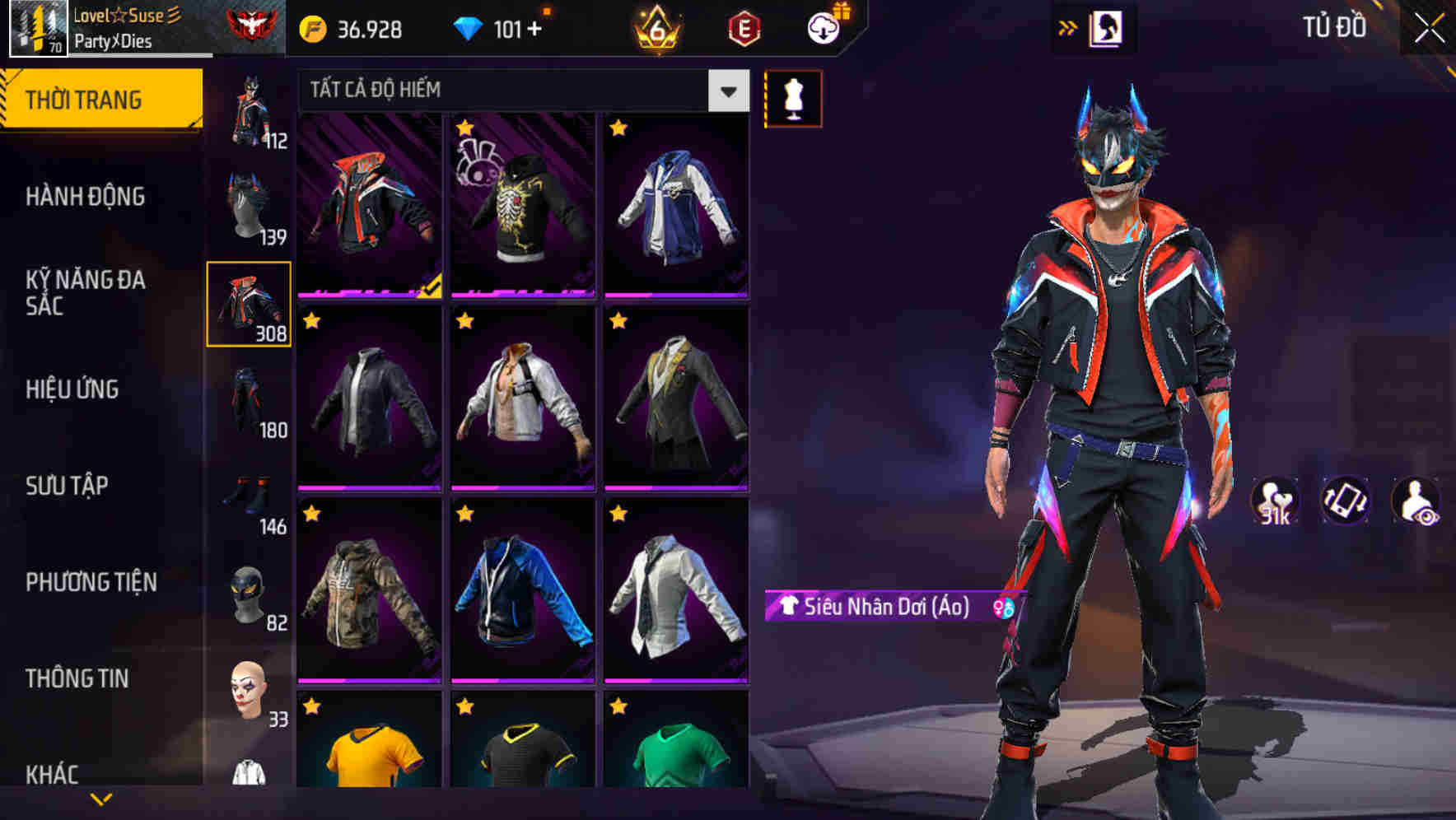Expand the chevron below KHÁC in sidebar
This screenshot has height=820, width=1456.
[101, 797]
